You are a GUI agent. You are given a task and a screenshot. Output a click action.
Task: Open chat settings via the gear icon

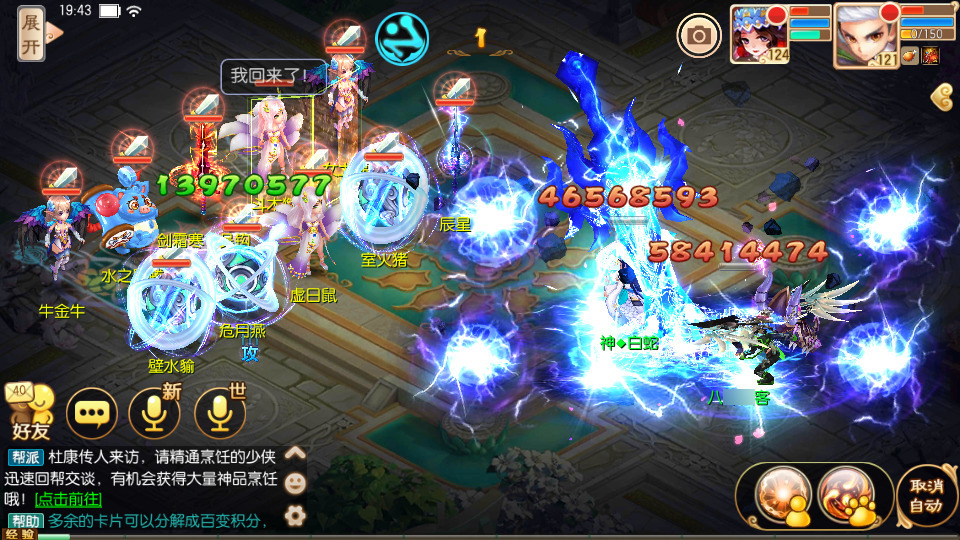295,516
